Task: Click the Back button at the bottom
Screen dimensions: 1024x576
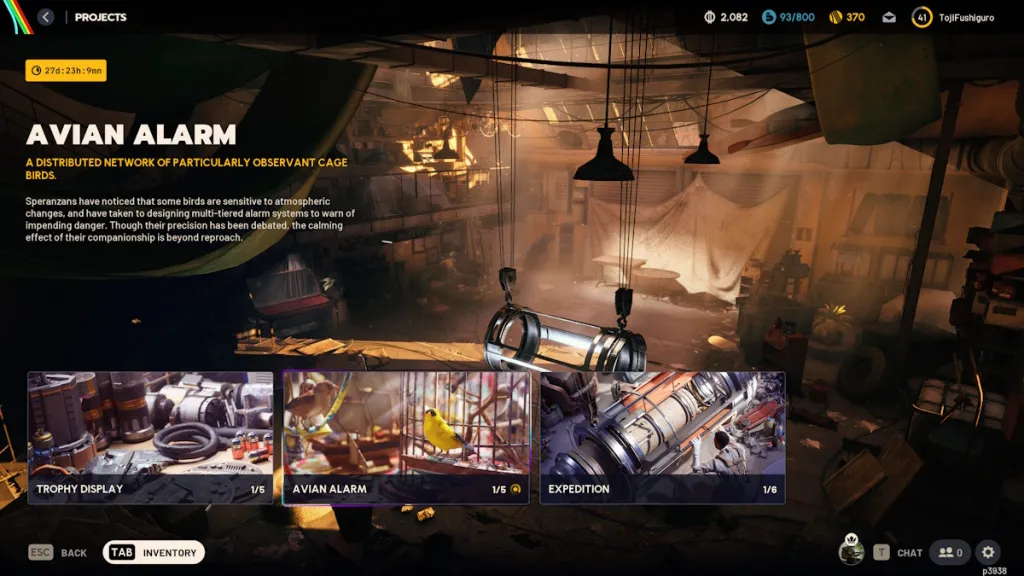Action: click(58, 552)
